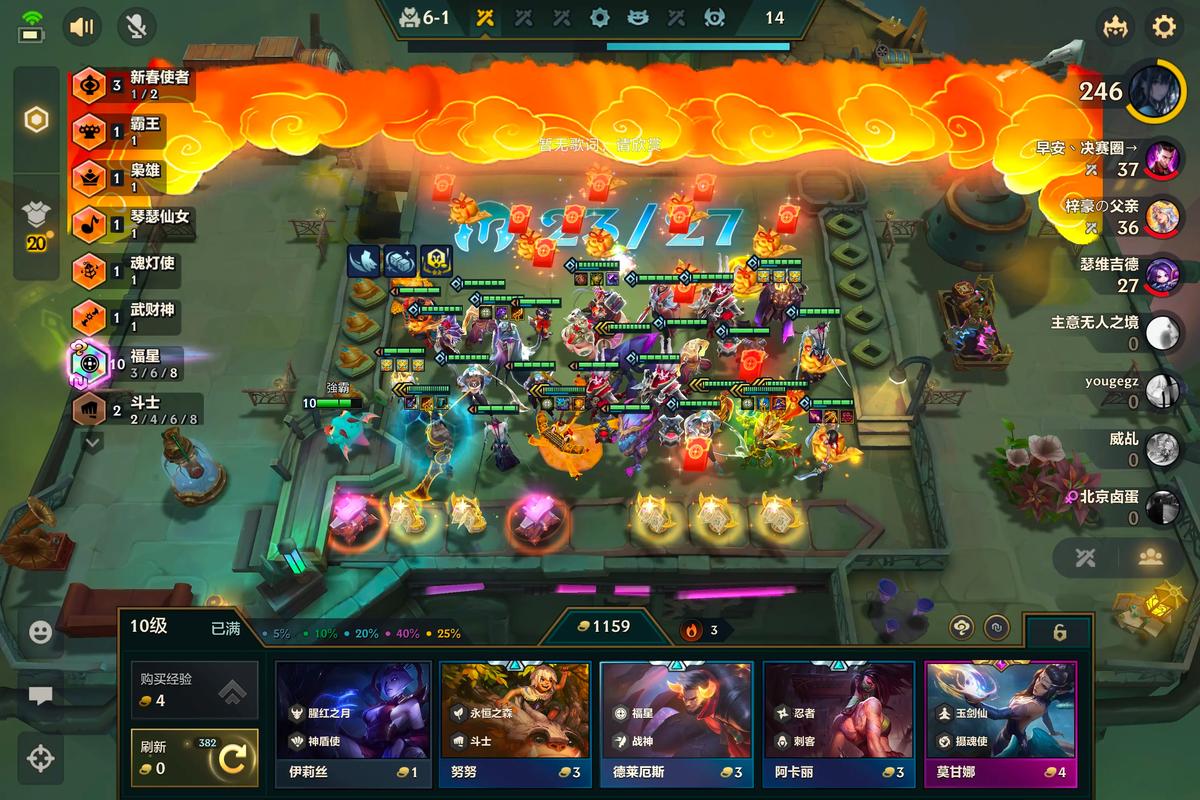This screenshot has width=1200, height=800.
Task: Toggle the muted microphone button
Action: click(x=136, y=26)
